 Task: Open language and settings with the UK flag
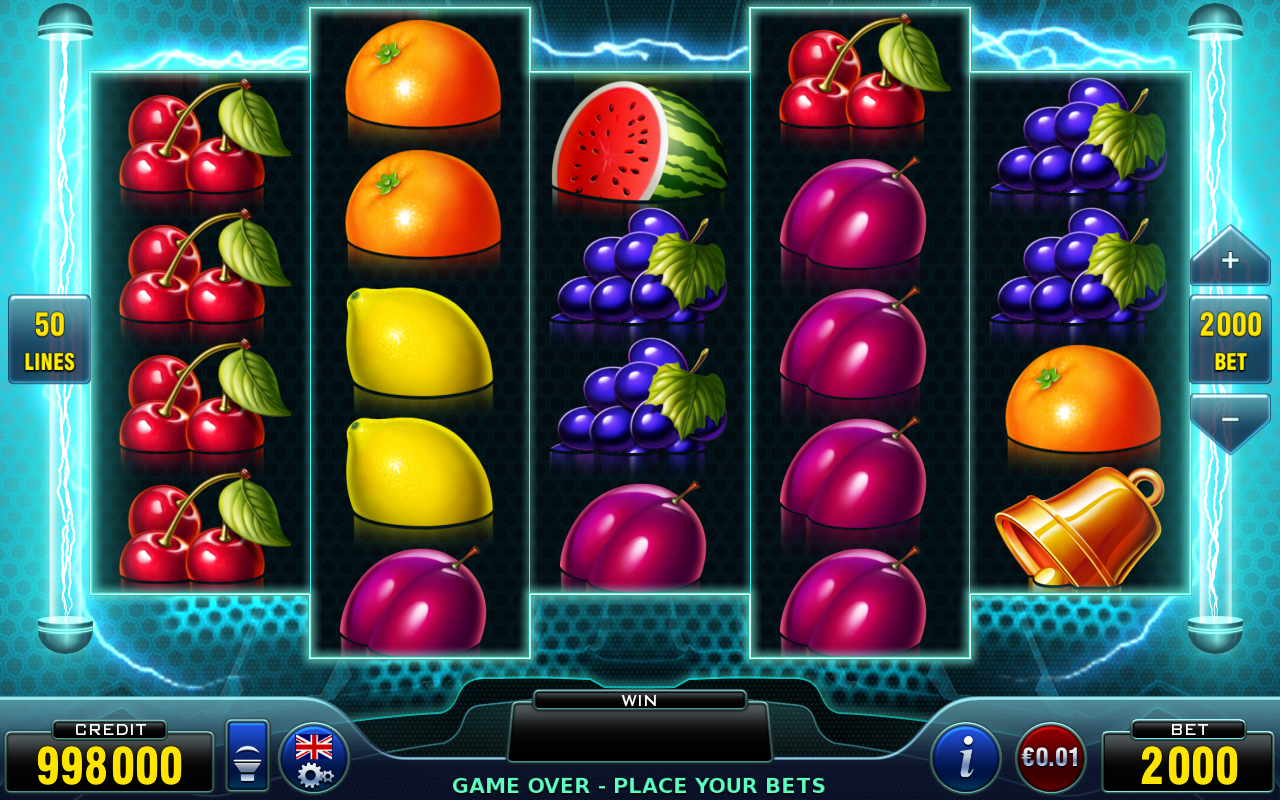314,757
